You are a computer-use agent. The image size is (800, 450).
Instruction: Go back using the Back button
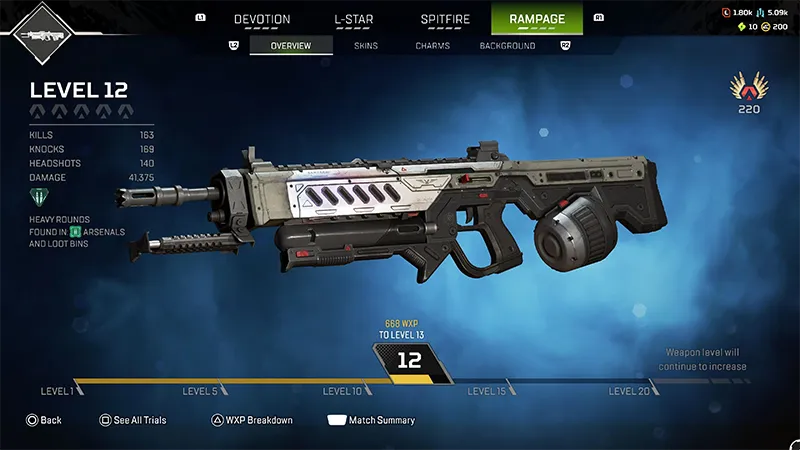44,420
